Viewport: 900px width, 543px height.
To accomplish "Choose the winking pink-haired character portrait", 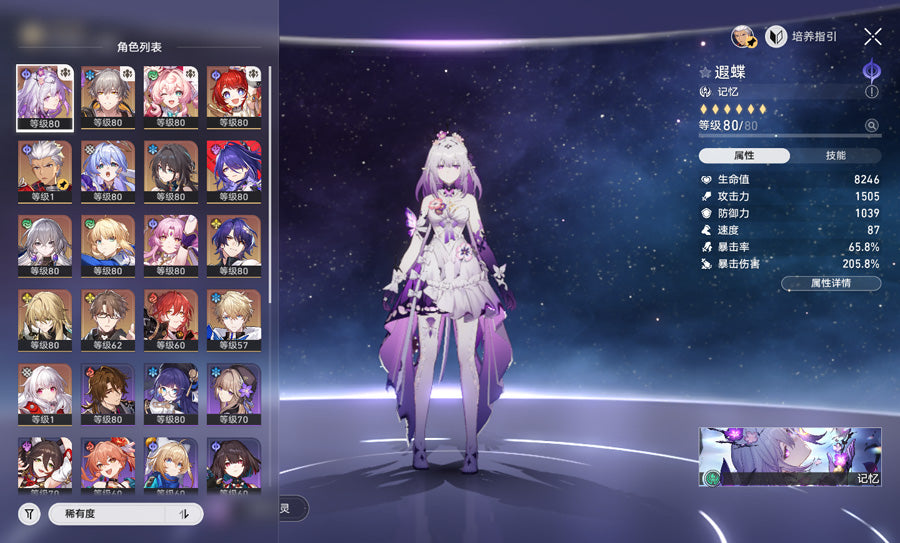I will click(x=170, y=97).
